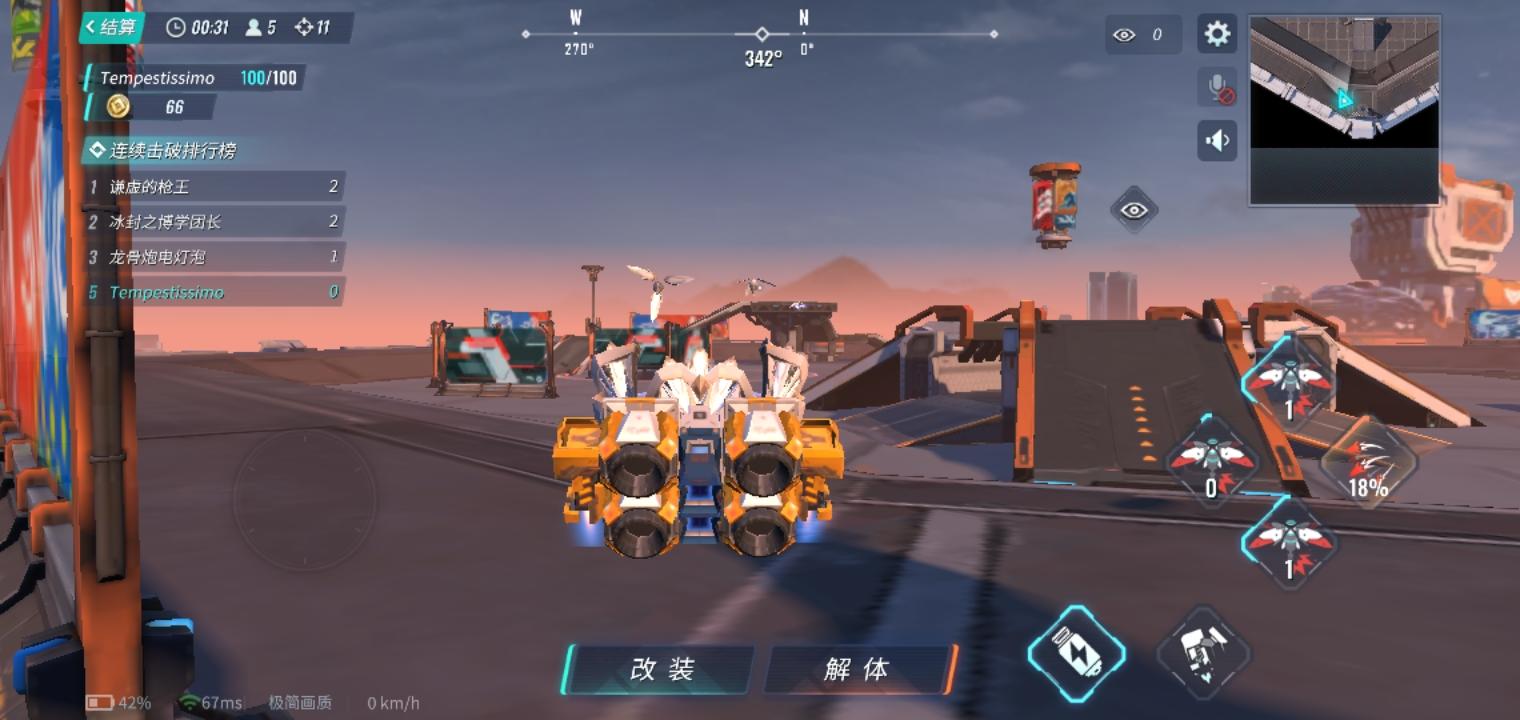
Task: Tap the wasp drone skill with 0 charges
Action: point(1213,460)
